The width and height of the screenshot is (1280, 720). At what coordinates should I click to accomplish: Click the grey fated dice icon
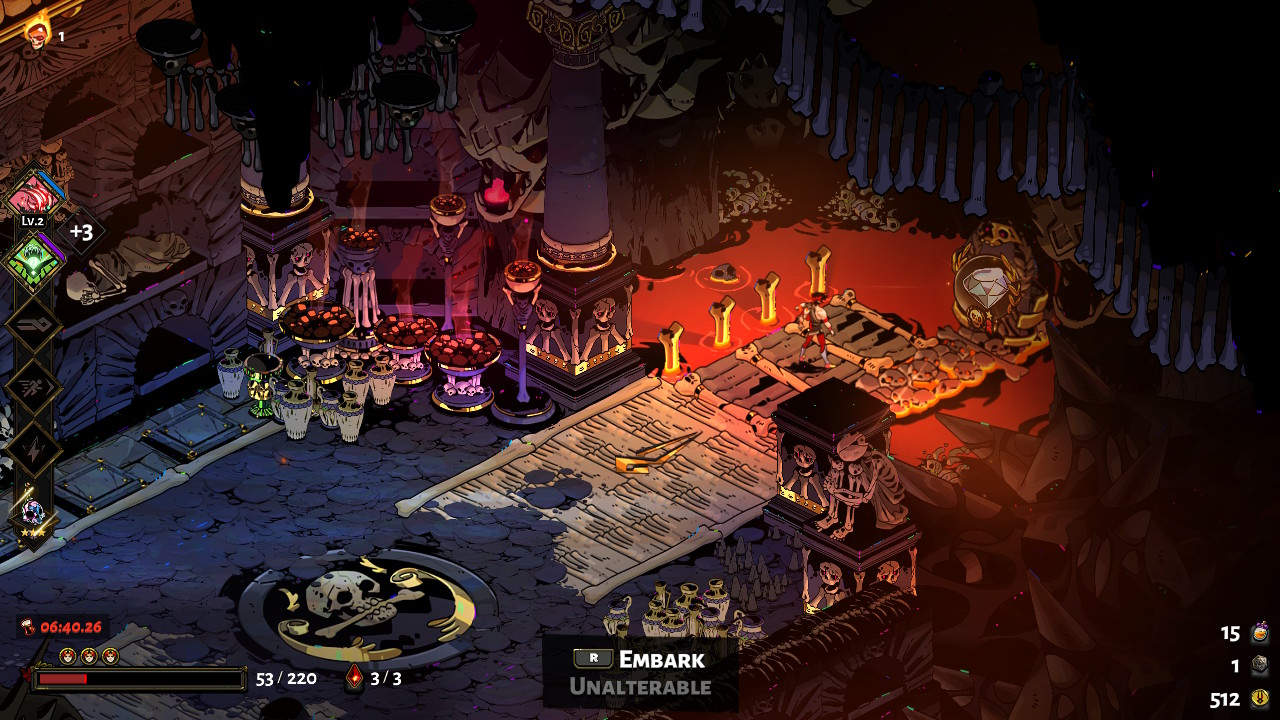point(1260,666)
